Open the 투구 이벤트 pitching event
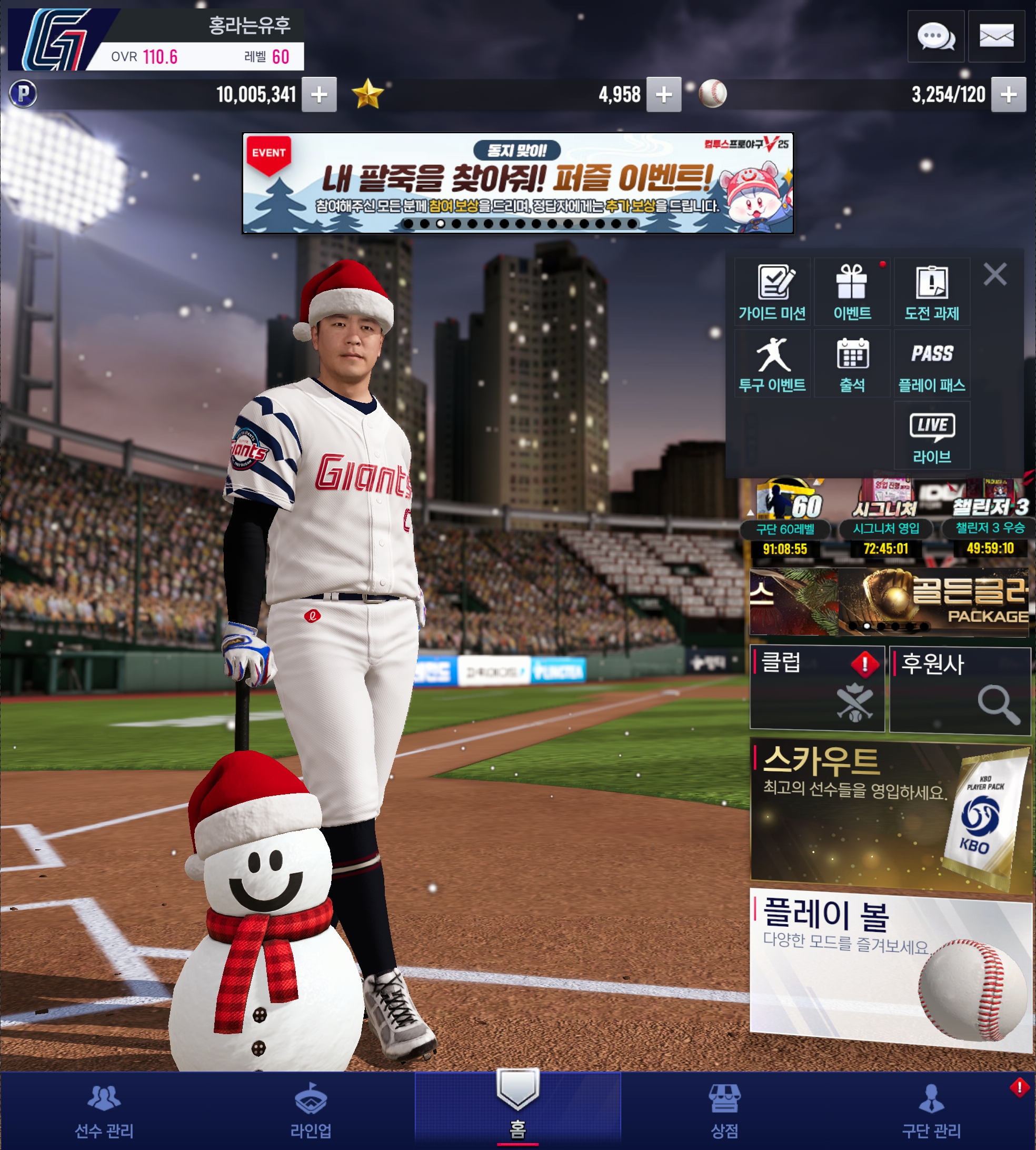 tap(772, 364)
